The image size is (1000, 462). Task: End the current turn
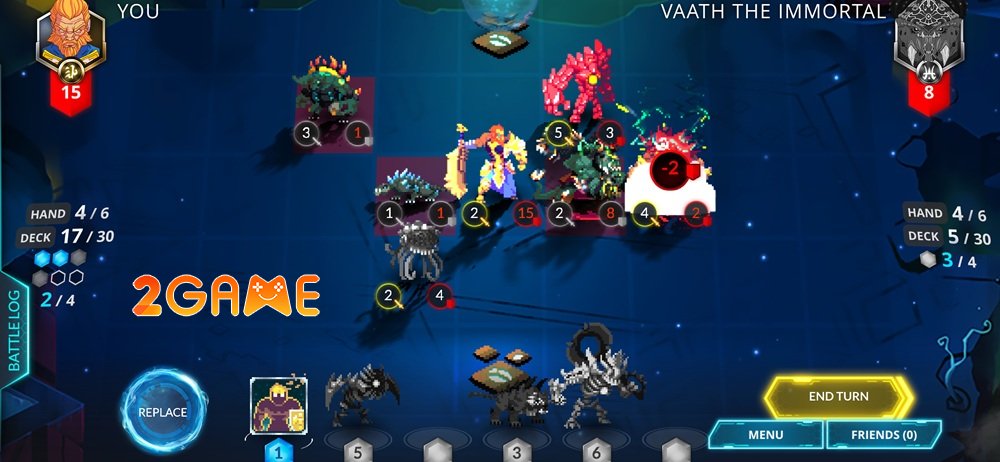click(838, 397)
